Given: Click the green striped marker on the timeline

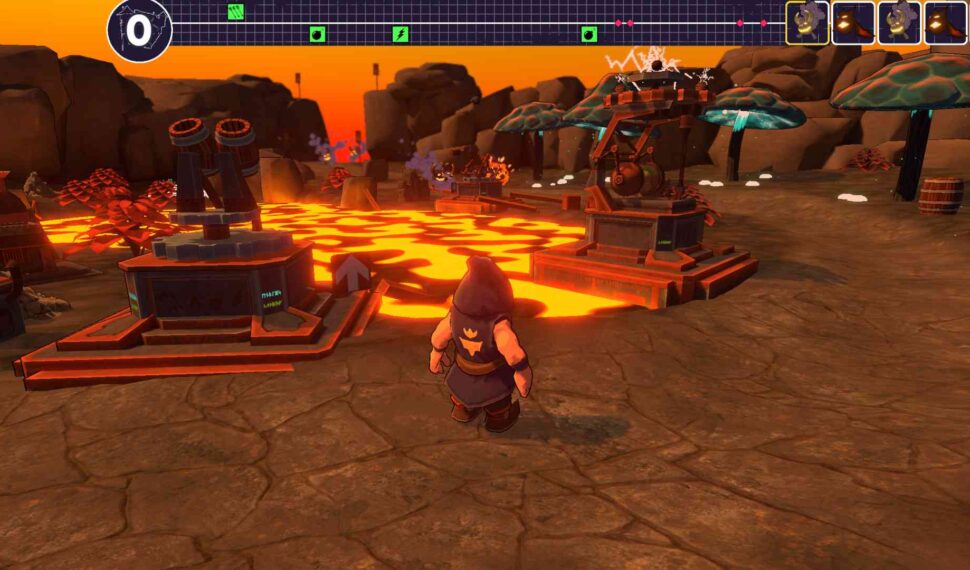Looking at the screenshot, I should point(236,12).
